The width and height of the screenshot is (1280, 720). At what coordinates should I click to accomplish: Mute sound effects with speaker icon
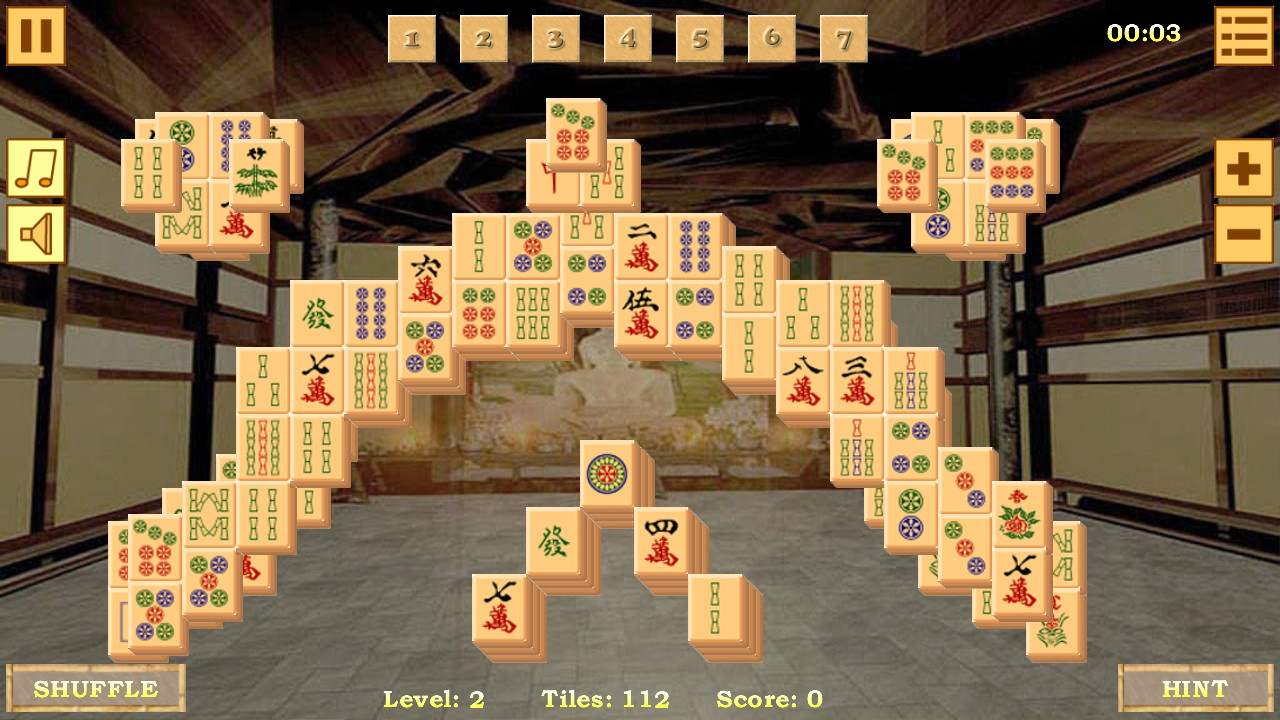click(x=35, y=234)
